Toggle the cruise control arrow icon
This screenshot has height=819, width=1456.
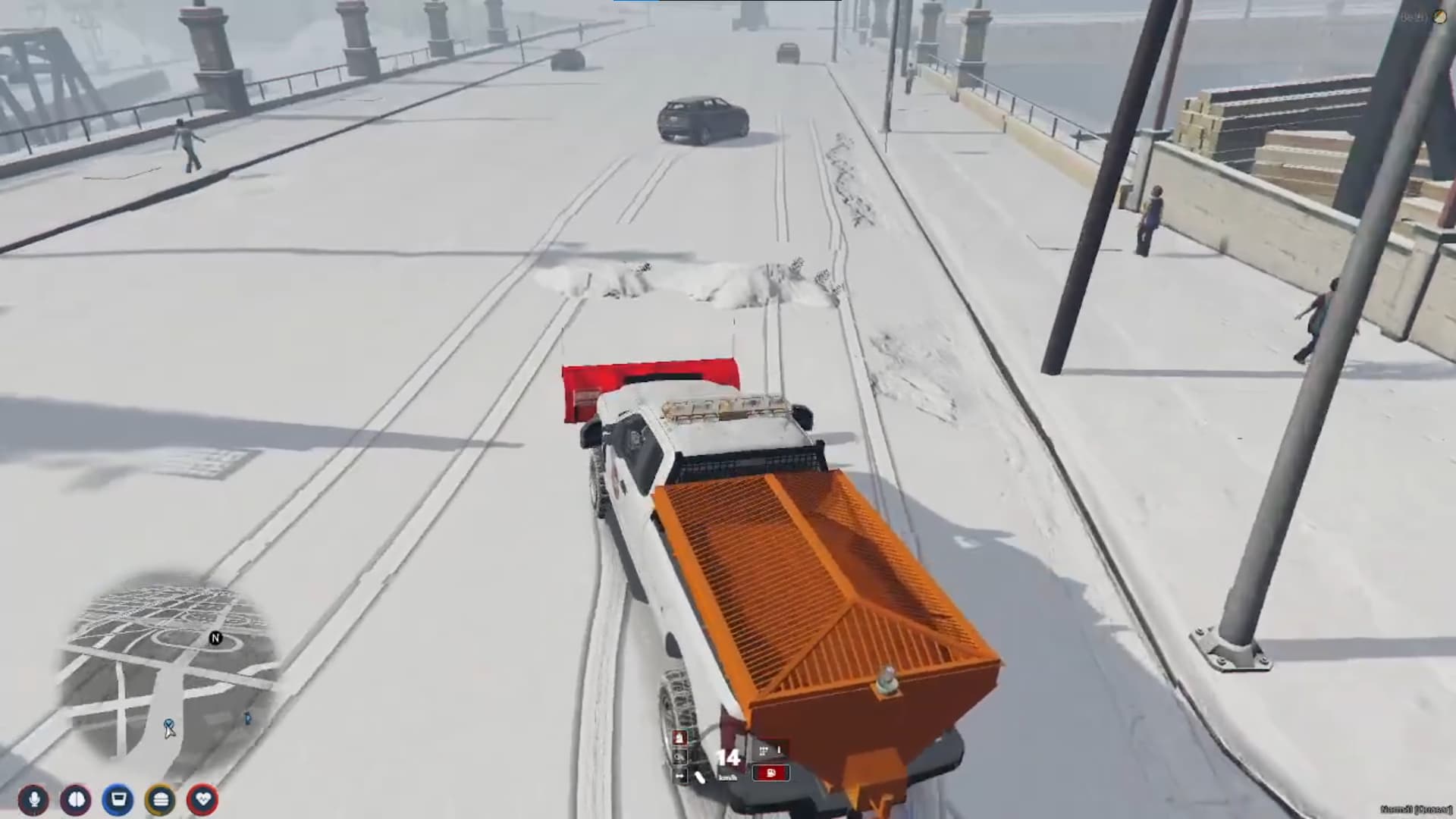679,777
